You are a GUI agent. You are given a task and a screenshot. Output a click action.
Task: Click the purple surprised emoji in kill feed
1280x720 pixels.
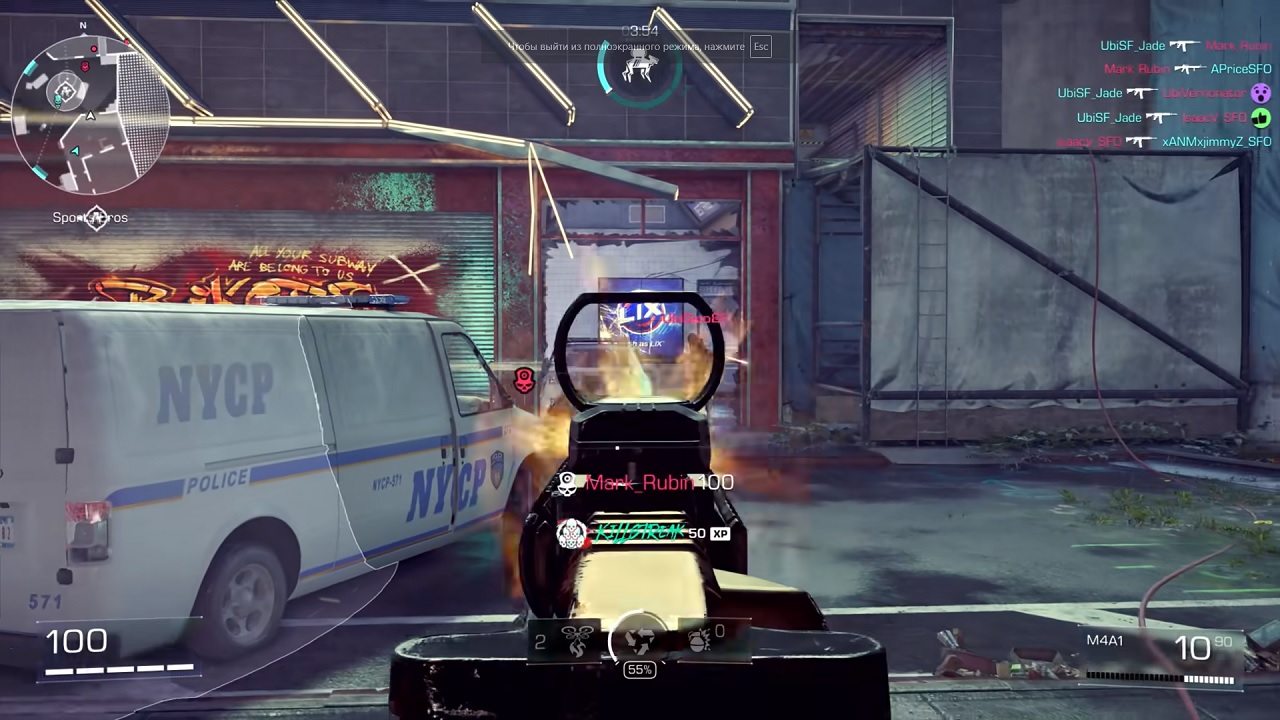coord(1261,93)
